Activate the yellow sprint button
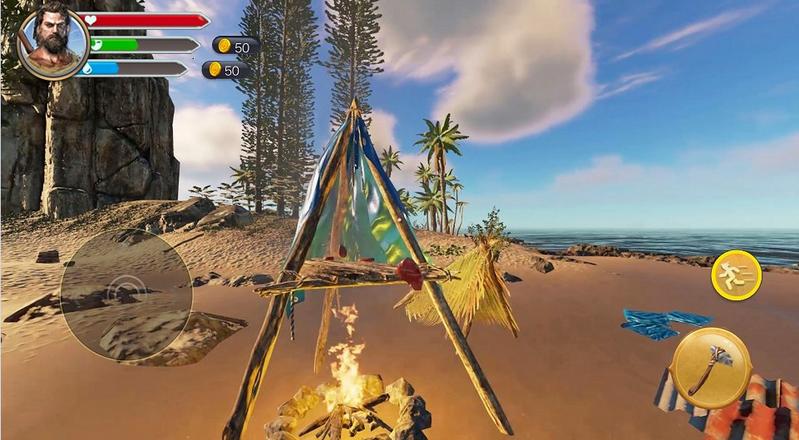This screenshot has height=440, width=799. (736, 275)
